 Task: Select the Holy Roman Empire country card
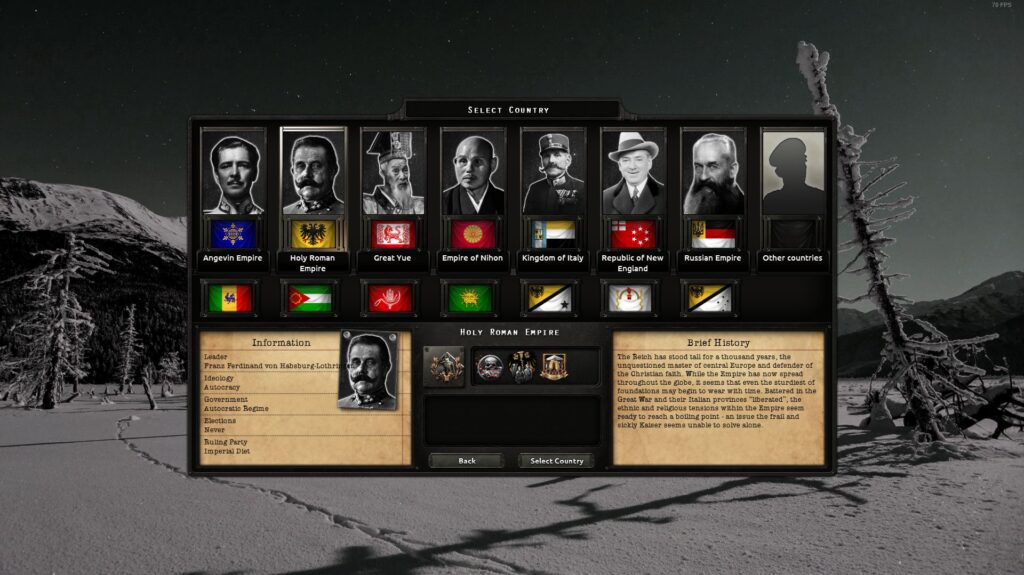point(313,177)
